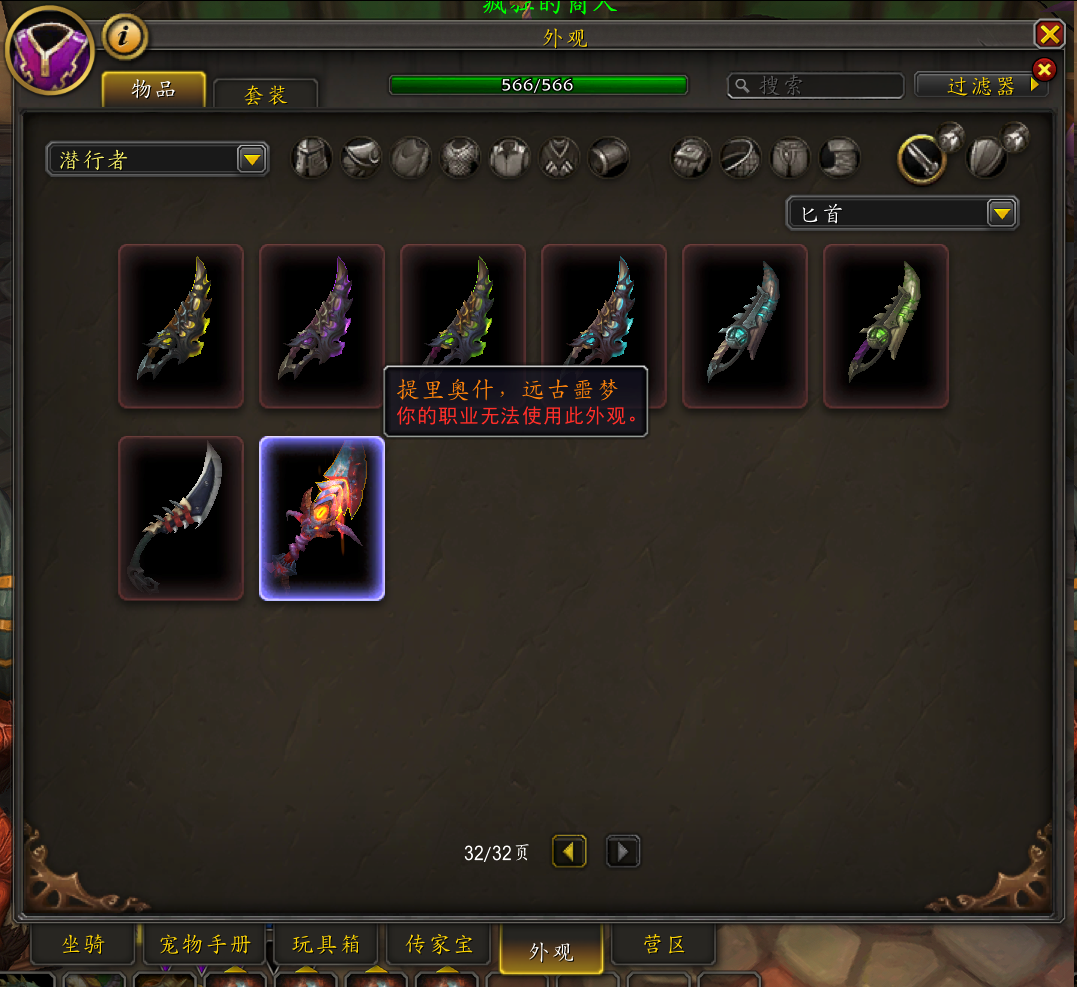Click the round info icon

point(125,37)
